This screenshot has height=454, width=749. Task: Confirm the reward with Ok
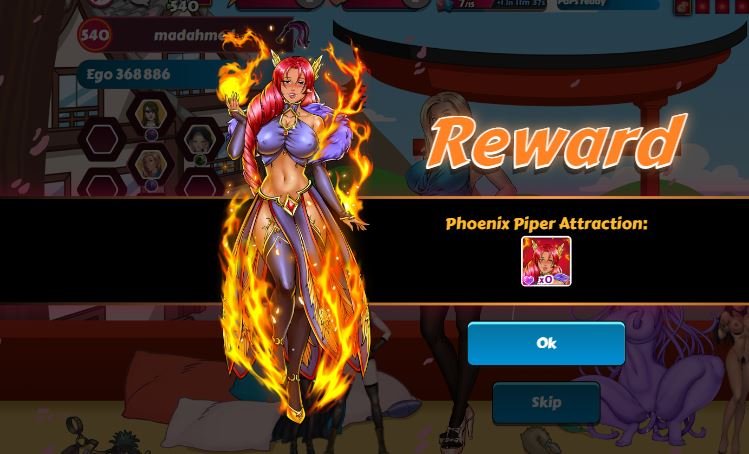[x=546, y=343]
